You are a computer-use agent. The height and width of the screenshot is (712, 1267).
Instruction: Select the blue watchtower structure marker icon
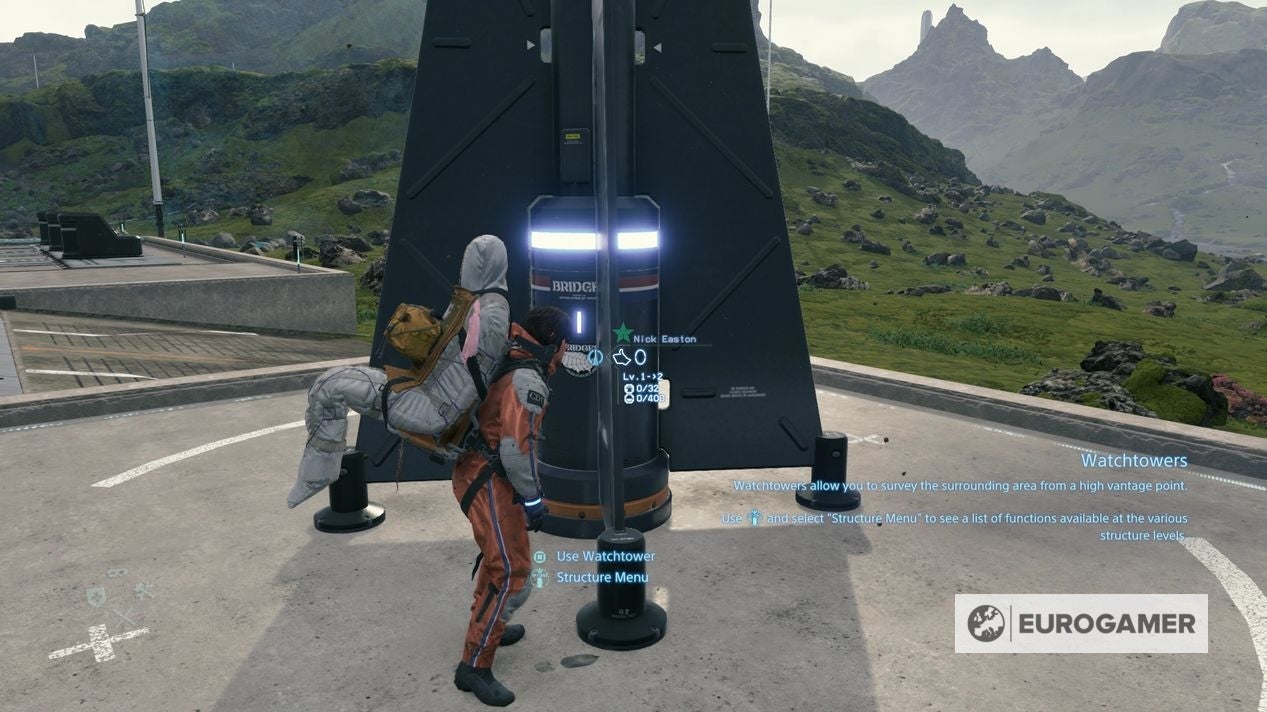coord(596,356)
